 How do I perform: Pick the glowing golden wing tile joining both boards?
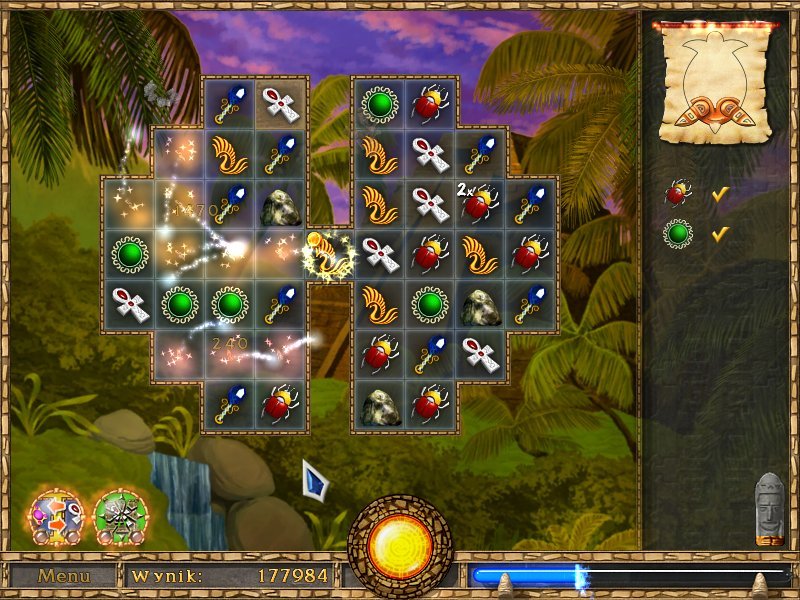click(330, 255)
